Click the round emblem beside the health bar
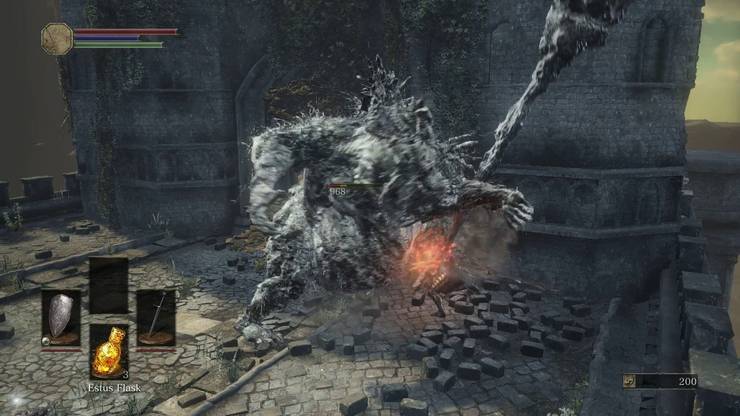This screenshot has width=740, height=416. [57, 38]
